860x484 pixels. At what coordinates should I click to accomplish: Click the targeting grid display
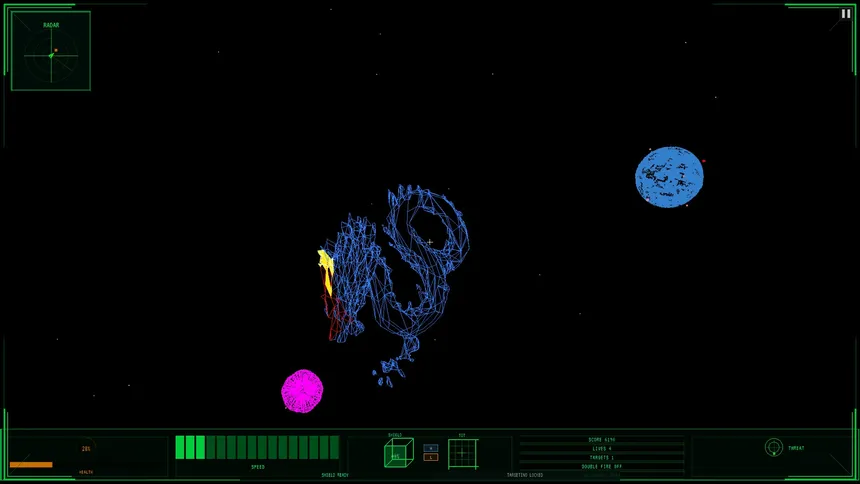point(462,453)
